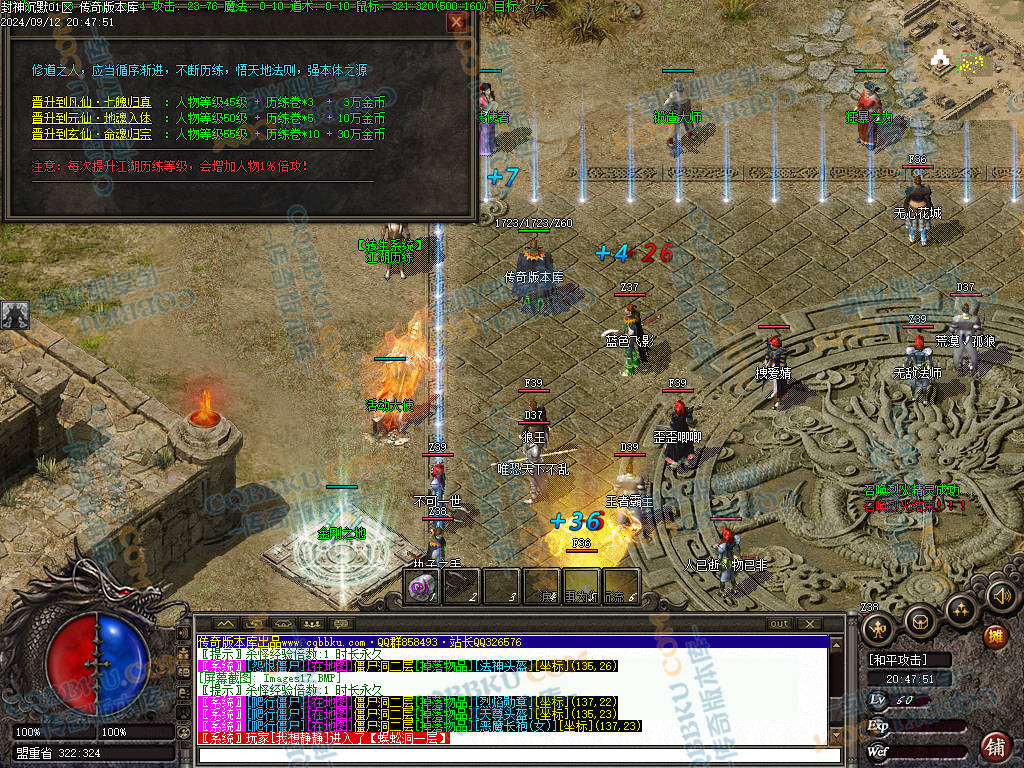Select hotbar slot 6 item
The image size is (1024, 768).
621,587
